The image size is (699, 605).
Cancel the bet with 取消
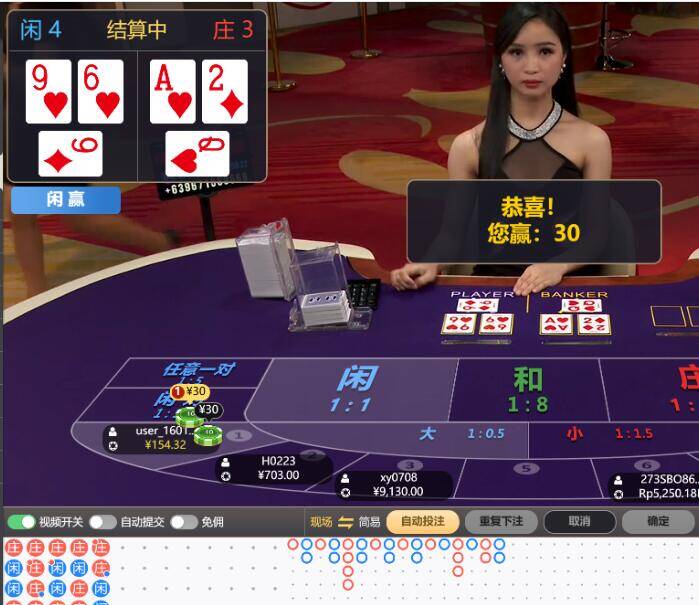(x=579, y=522)
